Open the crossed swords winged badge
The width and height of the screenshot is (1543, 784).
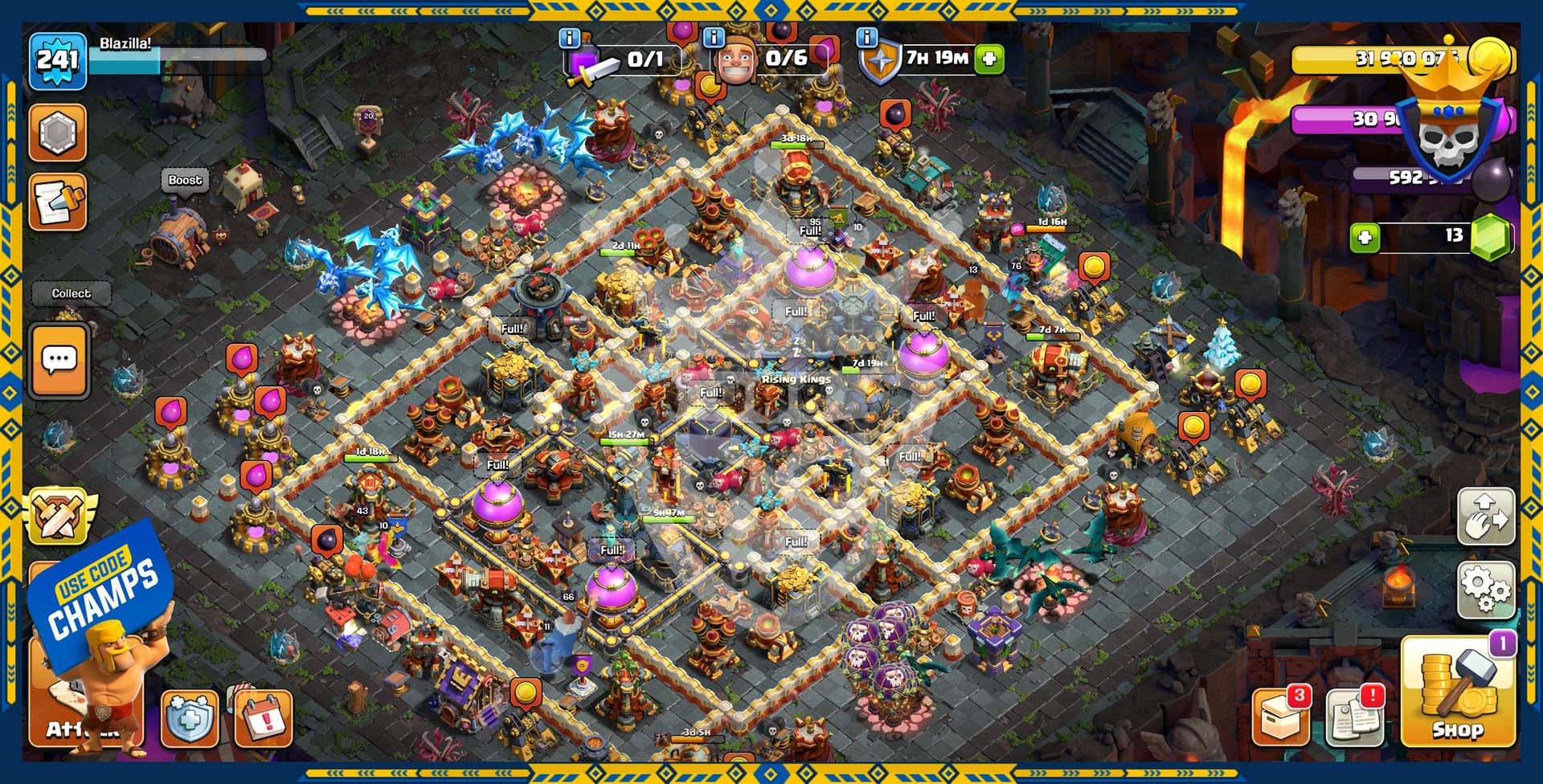(58, 514)
